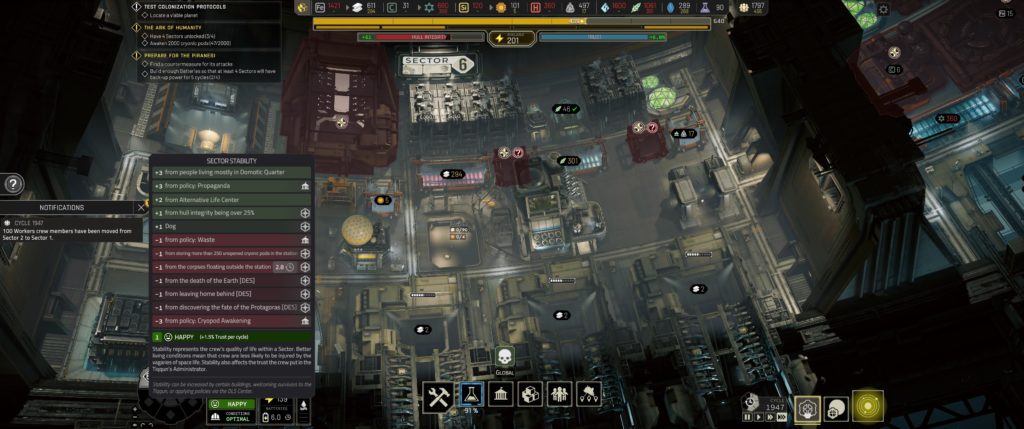The width and height of the screenshot is (1024, 429).
Task: Open the help question mark button
Action: pyautogui.click(x=13, y=184)
